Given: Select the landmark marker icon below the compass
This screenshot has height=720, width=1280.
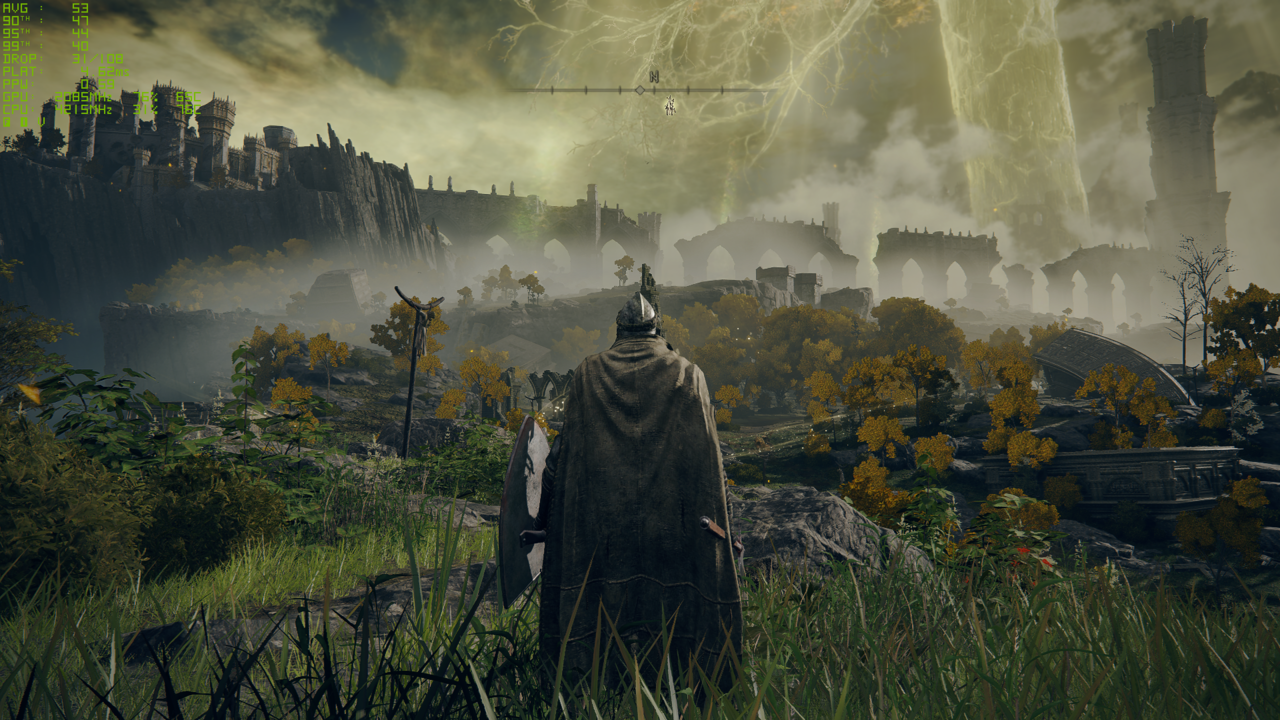Looking at the screenshot, I should tap(670, 105).
